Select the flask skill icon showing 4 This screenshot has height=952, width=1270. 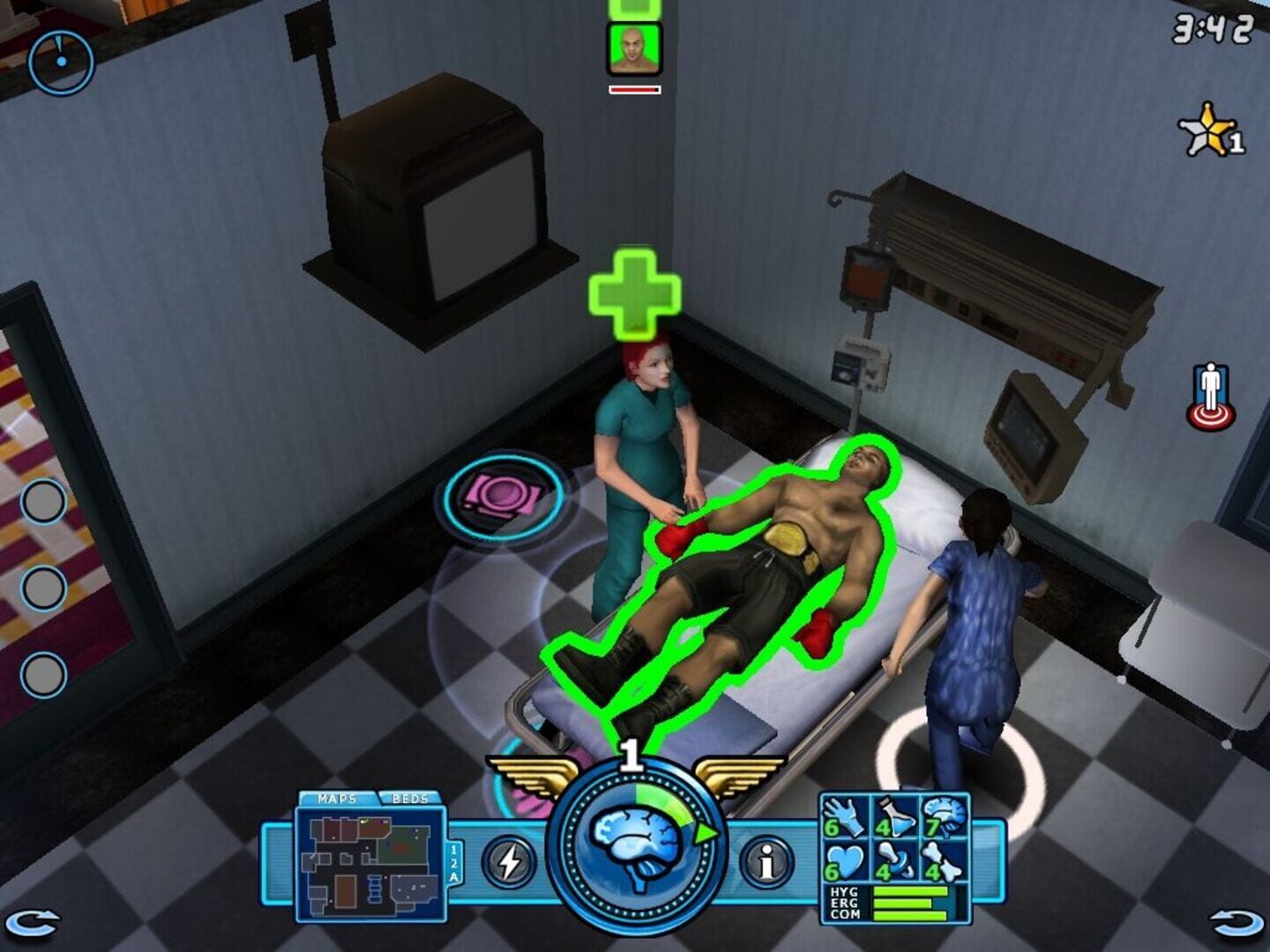[x=894, y=816]
